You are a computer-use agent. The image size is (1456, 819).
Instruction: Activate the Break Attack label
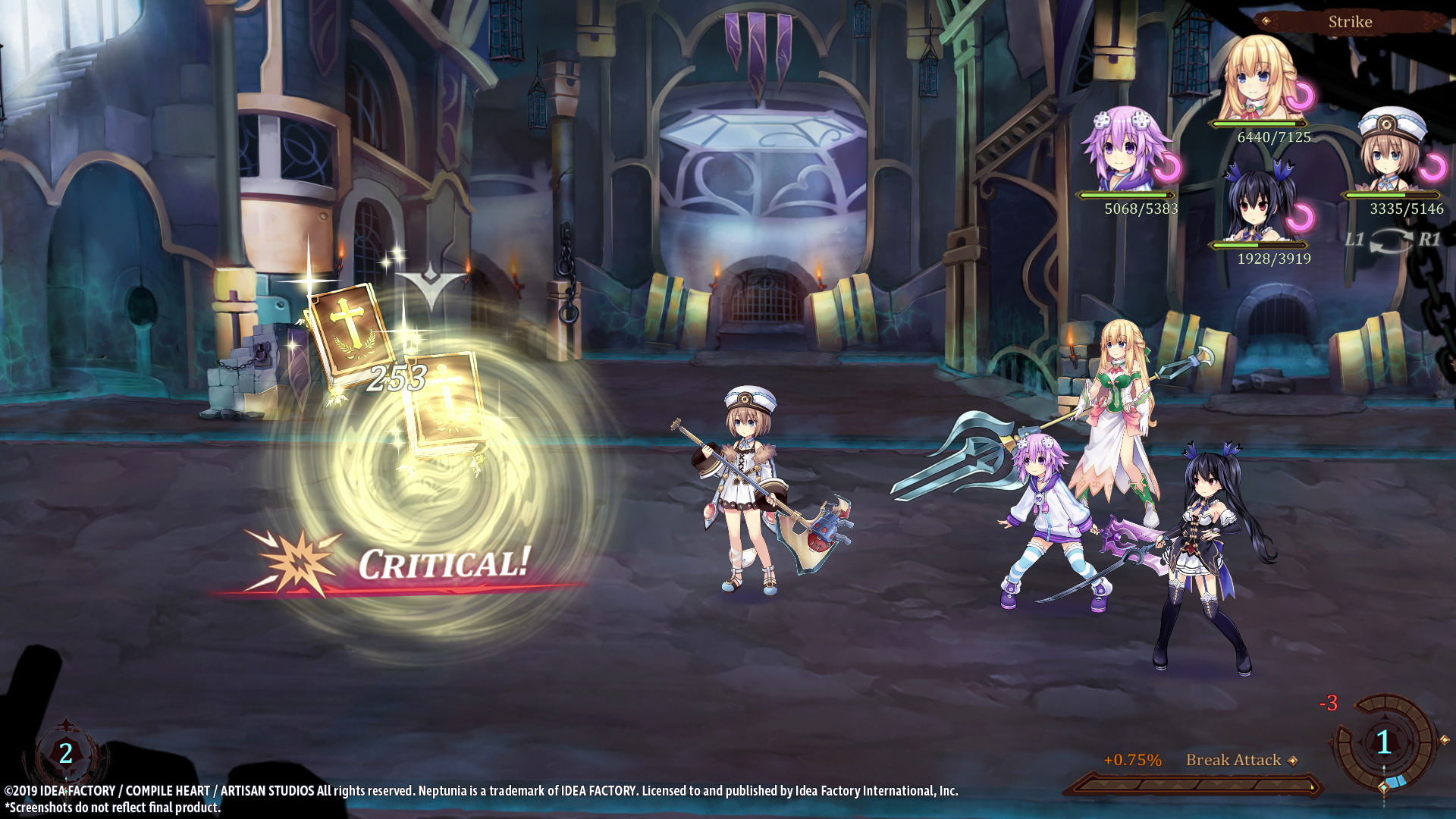tap(1233, 760)
